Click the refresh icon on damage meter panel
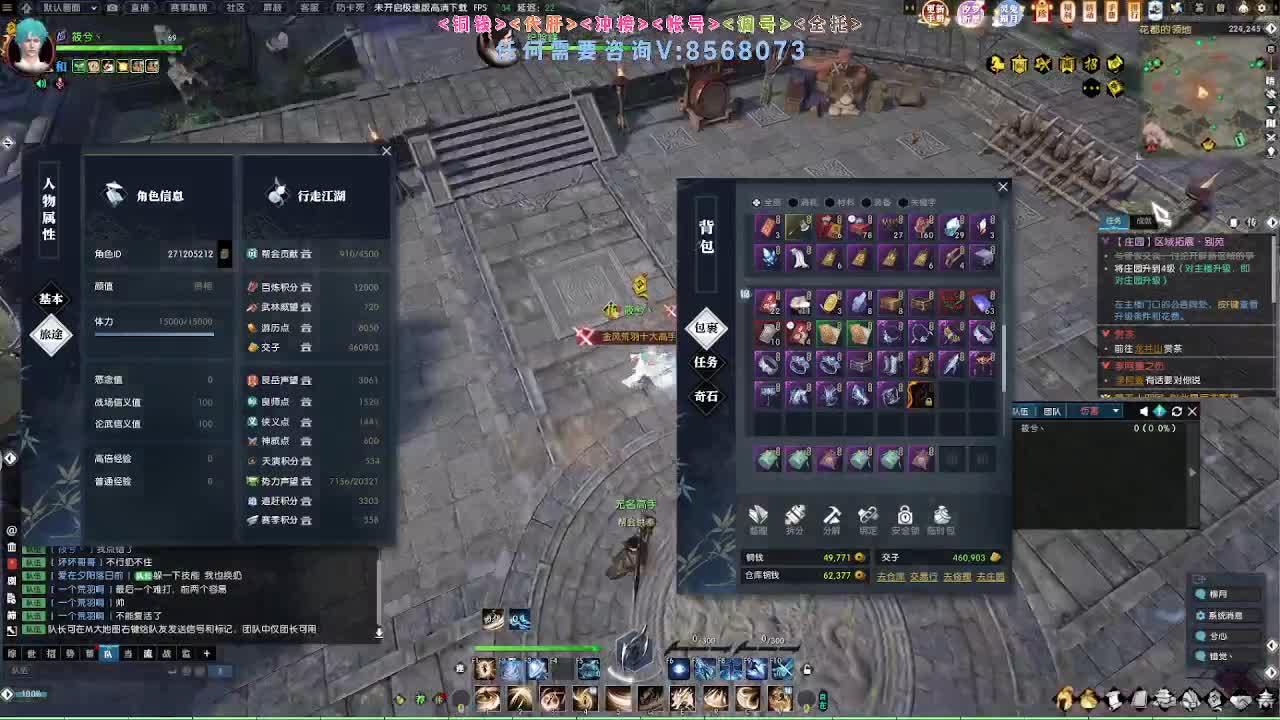Viewport: 1280px width, 720px height. tap(1176, 411)
